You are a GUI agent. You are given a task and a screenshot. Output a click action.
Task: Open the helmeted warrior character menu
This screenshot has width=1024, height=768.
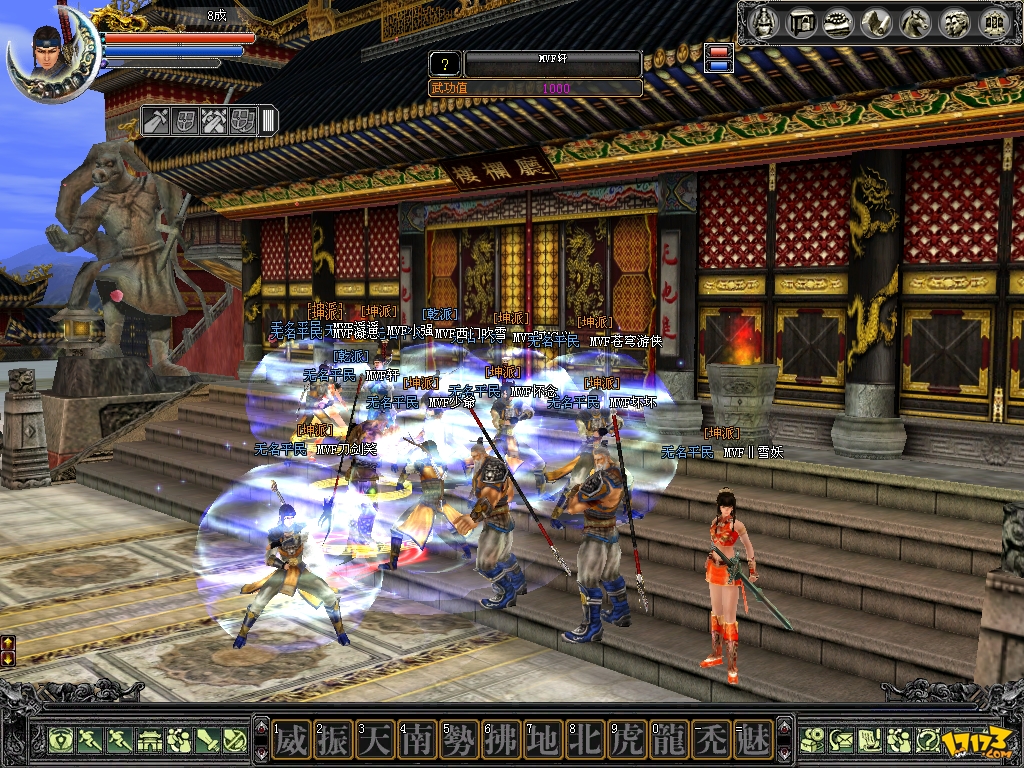click(764, 23)
